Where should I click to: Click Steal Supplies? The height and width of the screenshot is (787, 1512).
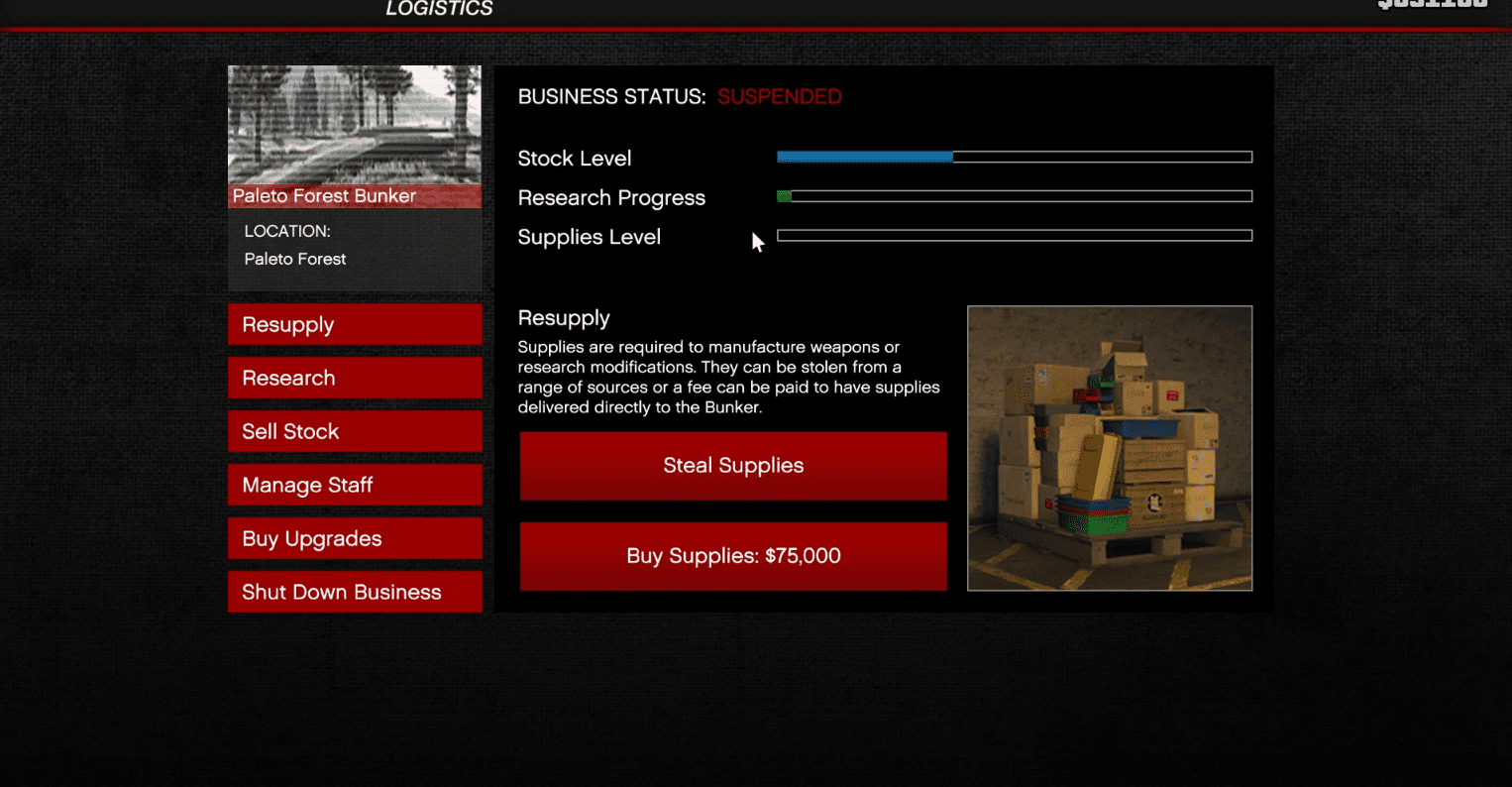[x=732, y=466]
